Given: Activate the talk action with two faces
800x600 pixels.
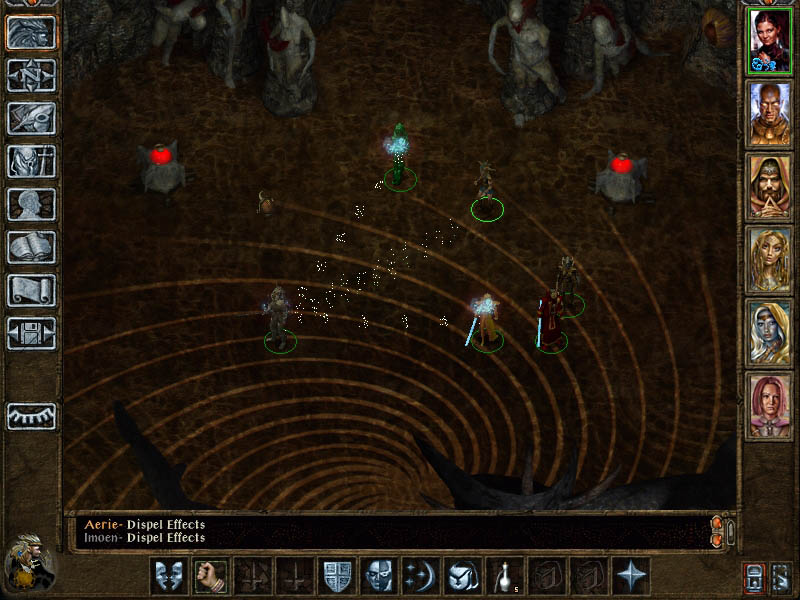Looking at the screenshot, I should pos(168,576).
